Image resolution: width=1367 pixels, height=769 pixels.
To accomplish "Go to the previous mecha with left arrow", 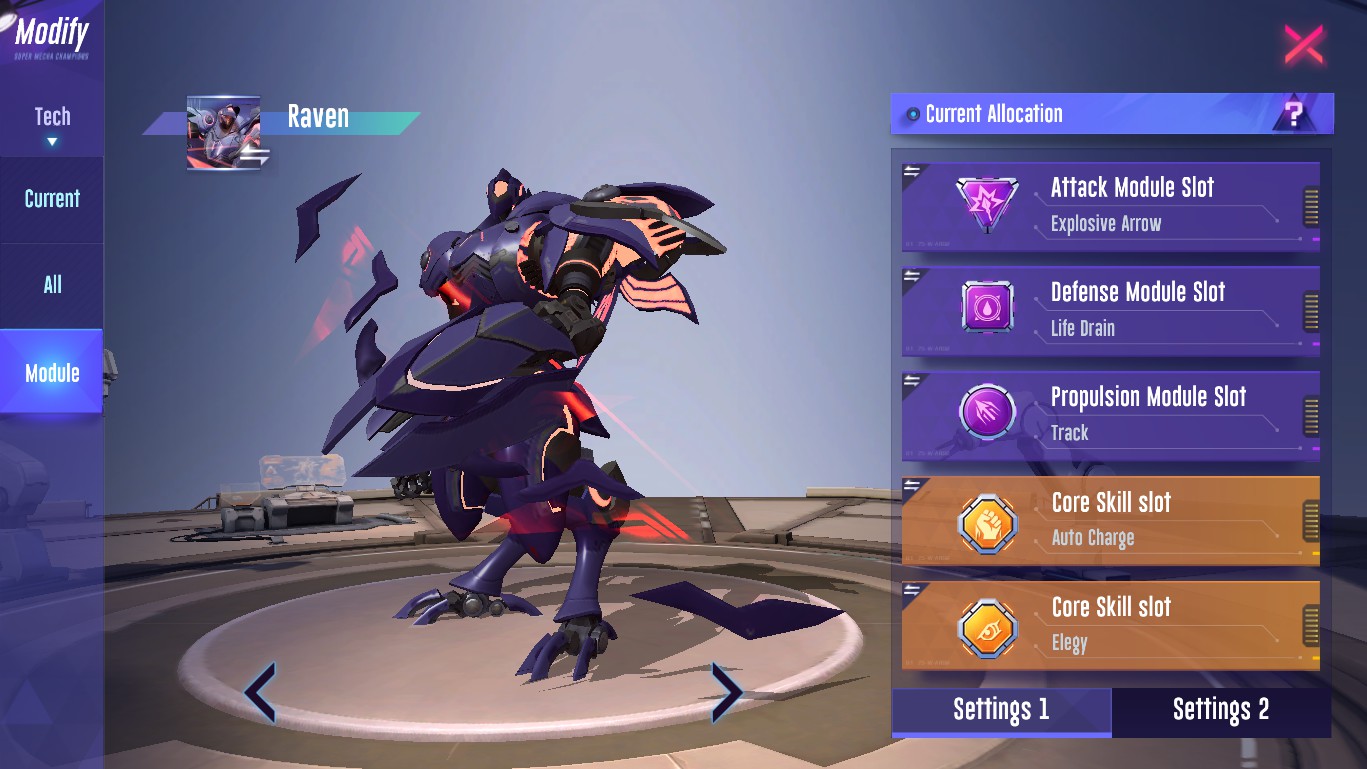I will (260, 691).
